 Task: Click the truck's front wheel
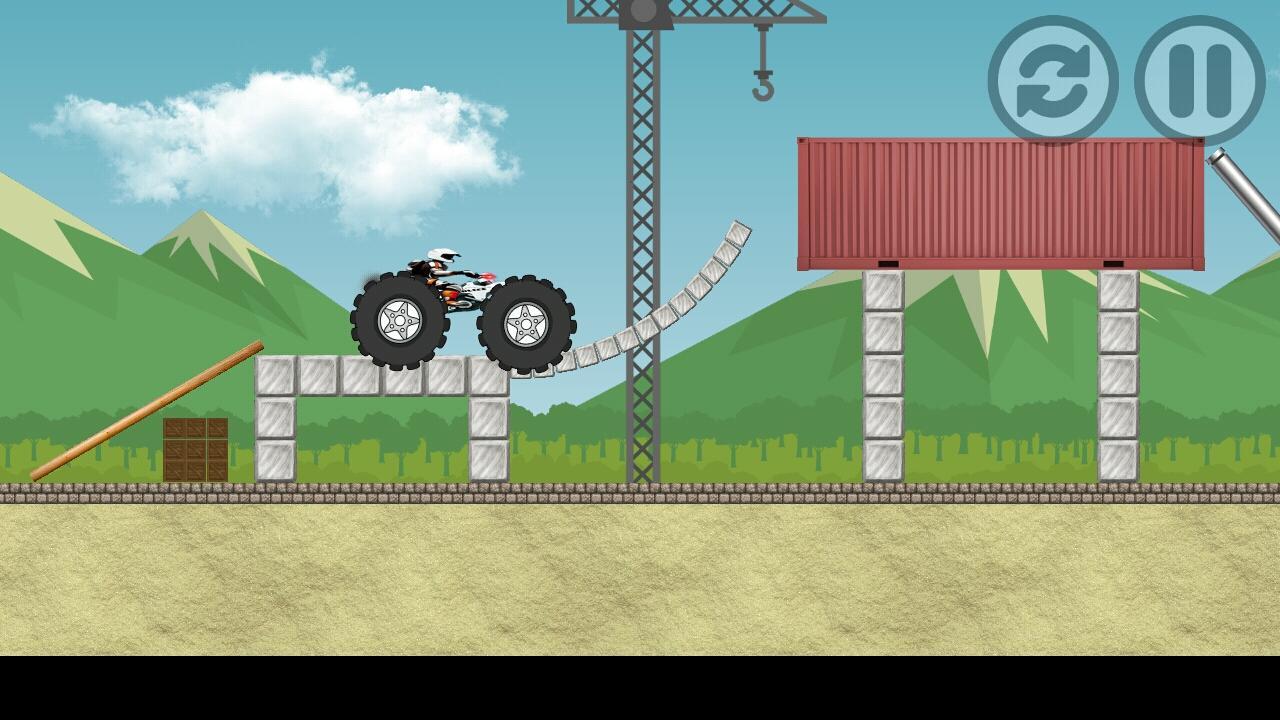[x=525, y=325]
